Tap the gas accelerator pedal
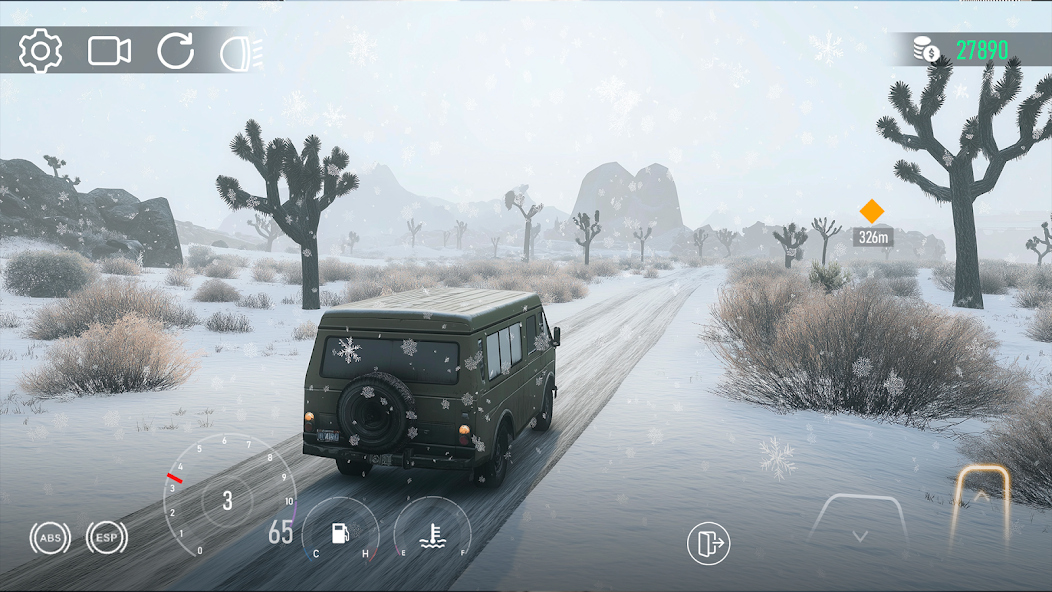 (x=980, y=500)
